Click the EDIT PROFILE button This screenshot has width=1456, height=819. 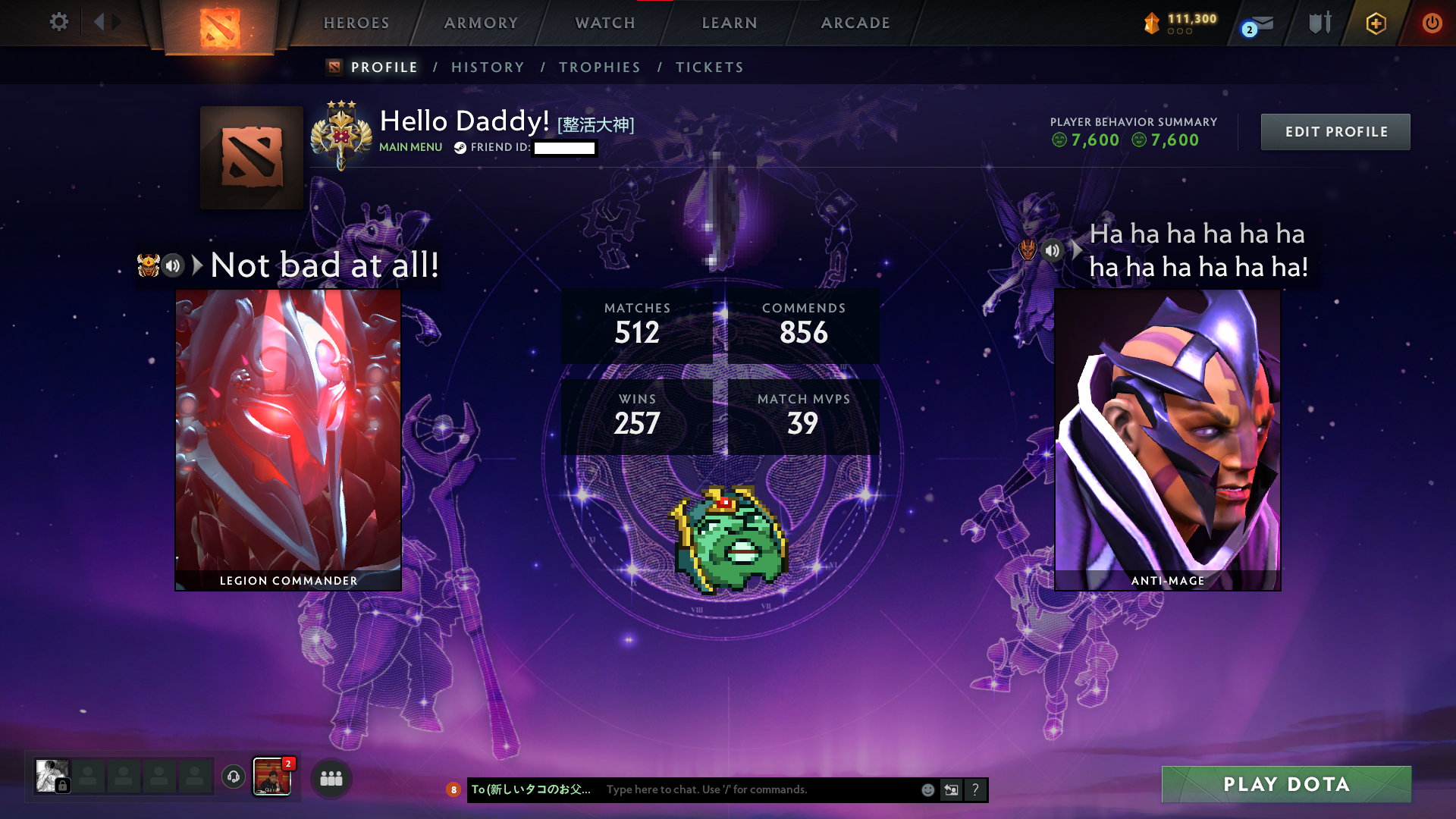point(1335,131)
